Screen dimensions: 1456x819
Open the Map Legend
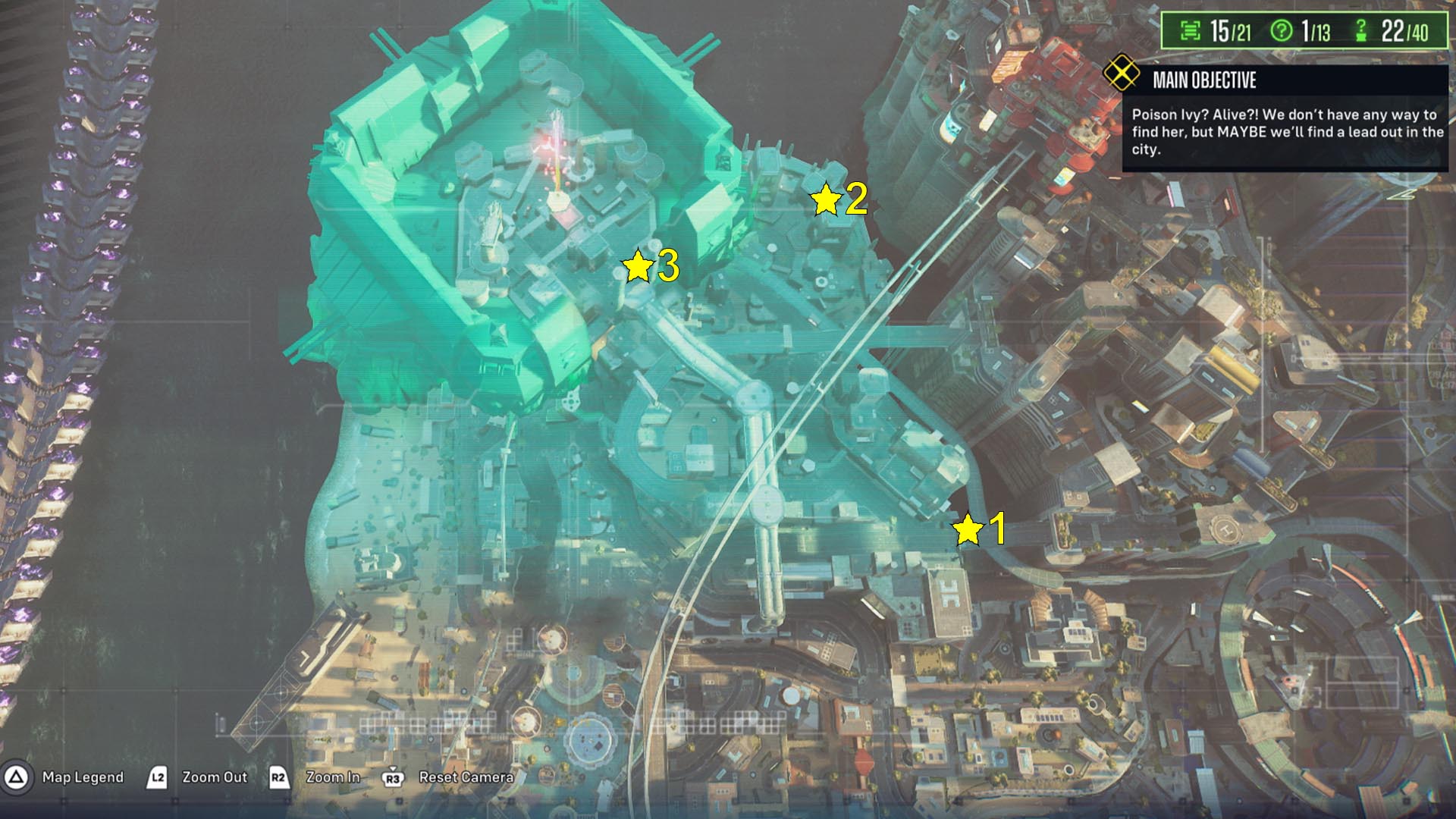pyautogui.click(x=83, y=777)
